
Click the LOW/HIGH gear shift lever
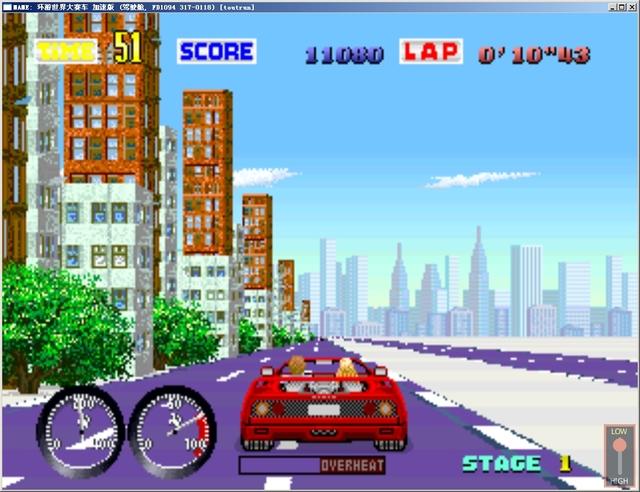coord(619,453)
